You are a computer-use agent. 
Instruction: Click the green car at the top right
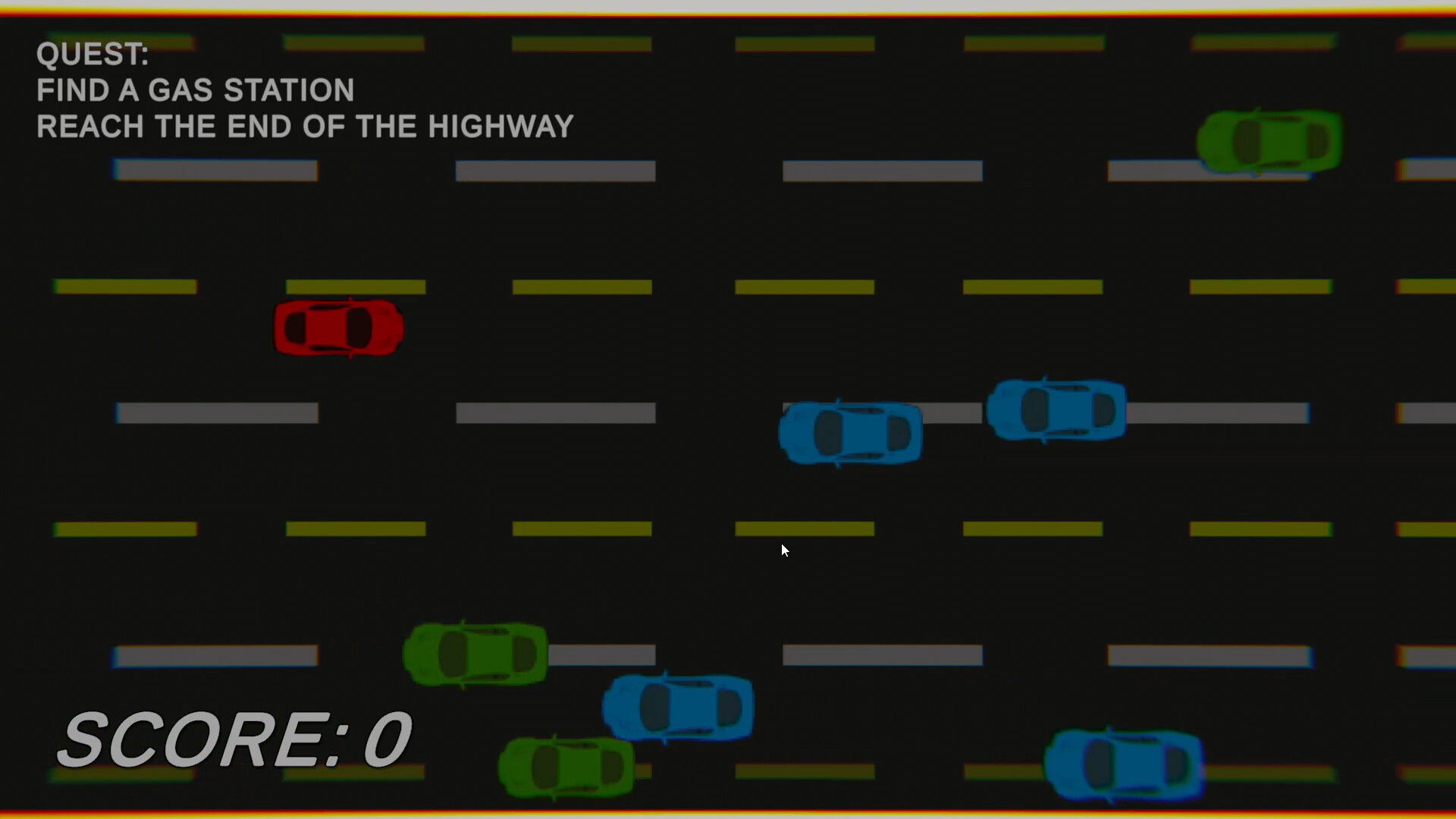click(x=1268, y=140)
